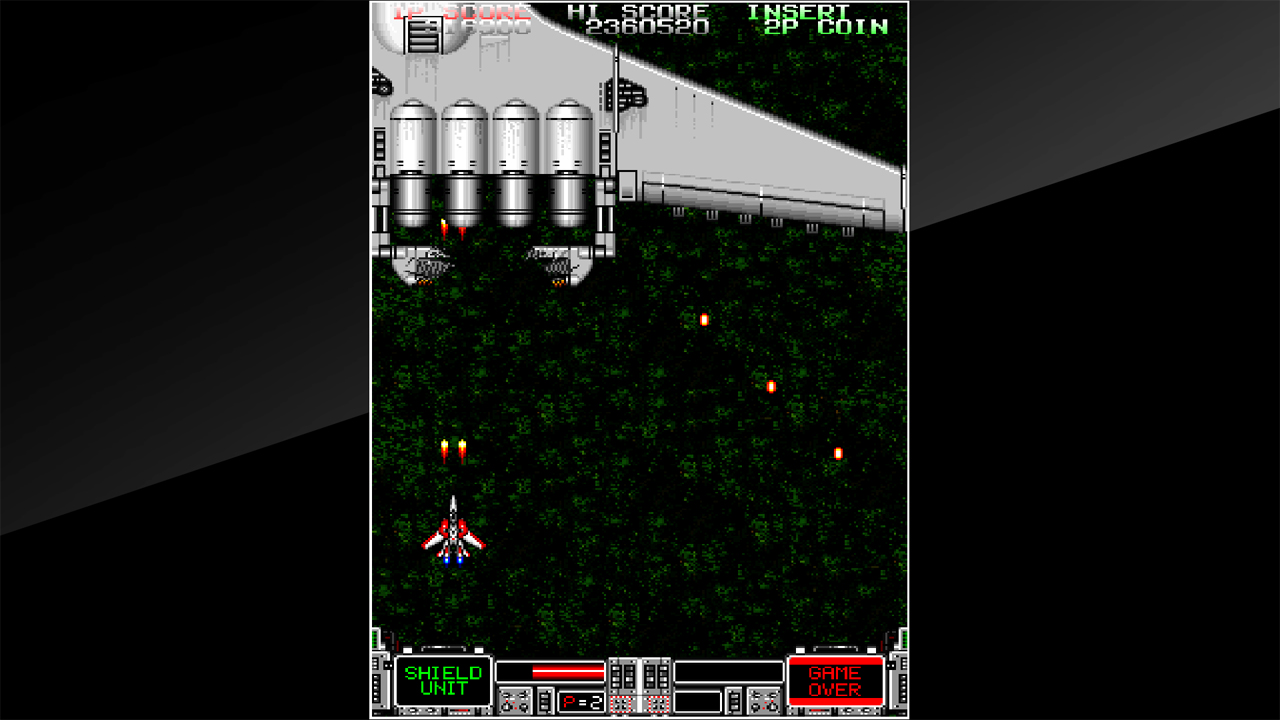
Task: Click the rightmost silver silo tank
Action: 566,150
